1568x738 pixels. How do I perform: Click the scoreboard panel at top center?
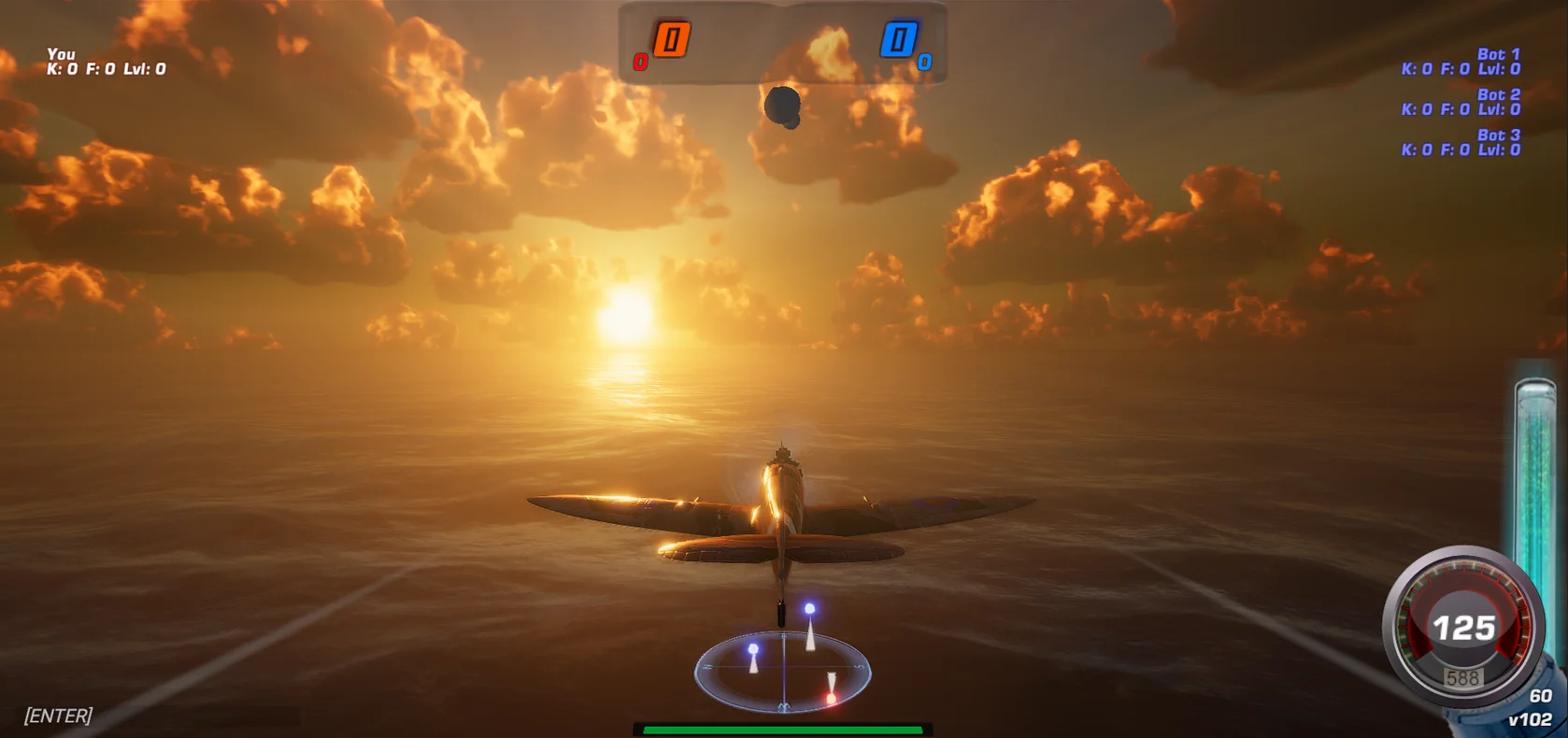click(785, 42)
